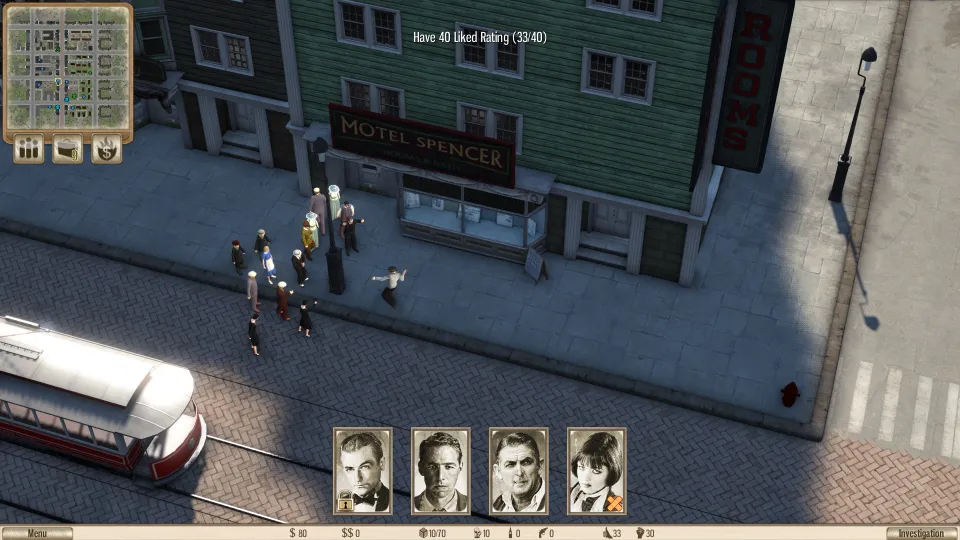The height and width of the screenshot is (540, 960).
Task: Select the bob-haired woman portrait
Action: coord(597,471)
